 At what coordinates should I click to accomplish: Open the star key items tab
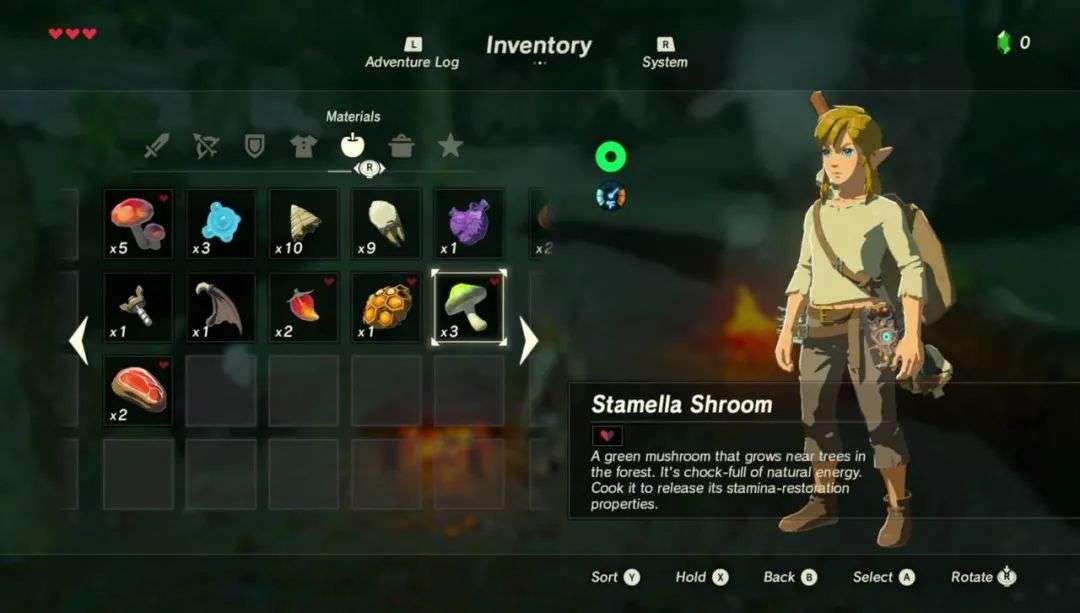tap(450, 147)
